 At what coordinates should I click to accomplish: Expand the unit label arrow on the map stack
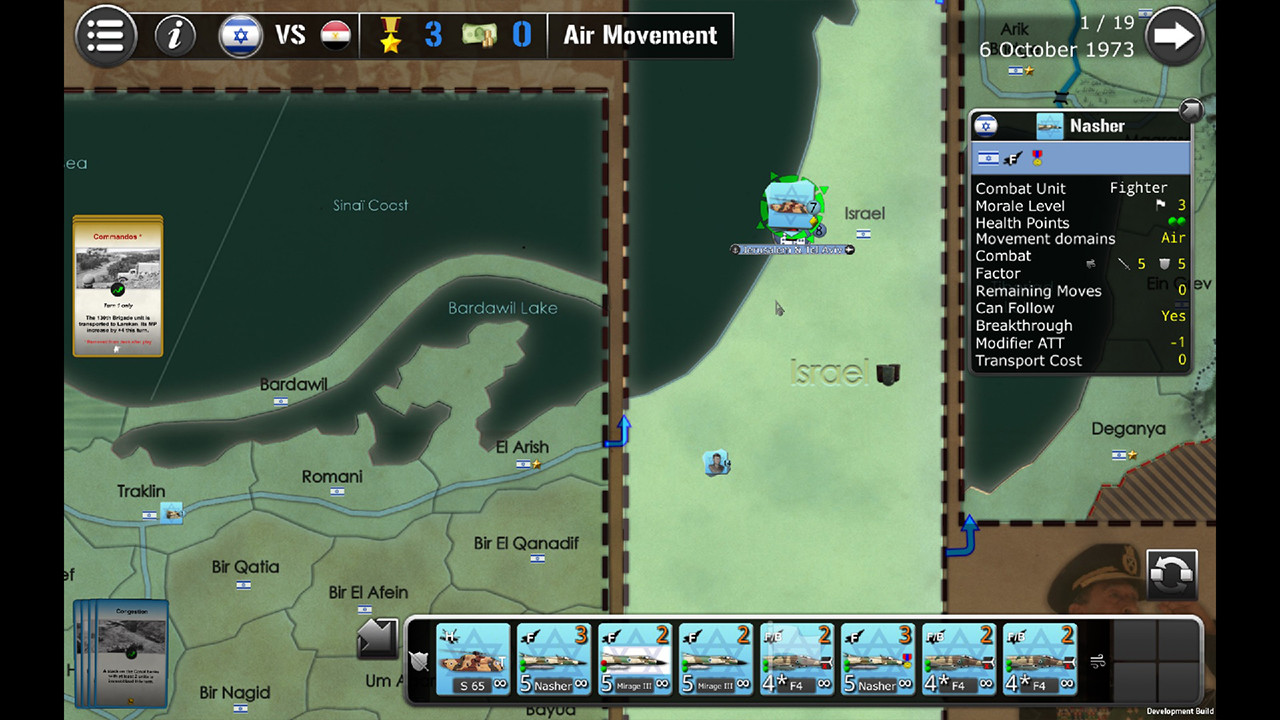[x=850, y=249]
